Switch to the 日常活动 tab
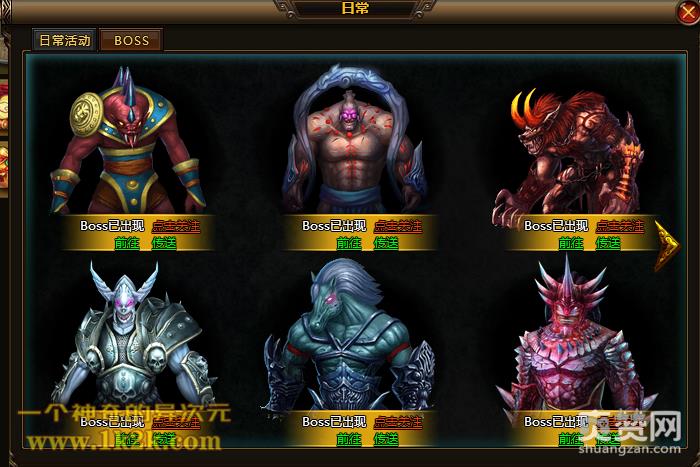Screen dimensions: 700x467 tap(64, 40)
